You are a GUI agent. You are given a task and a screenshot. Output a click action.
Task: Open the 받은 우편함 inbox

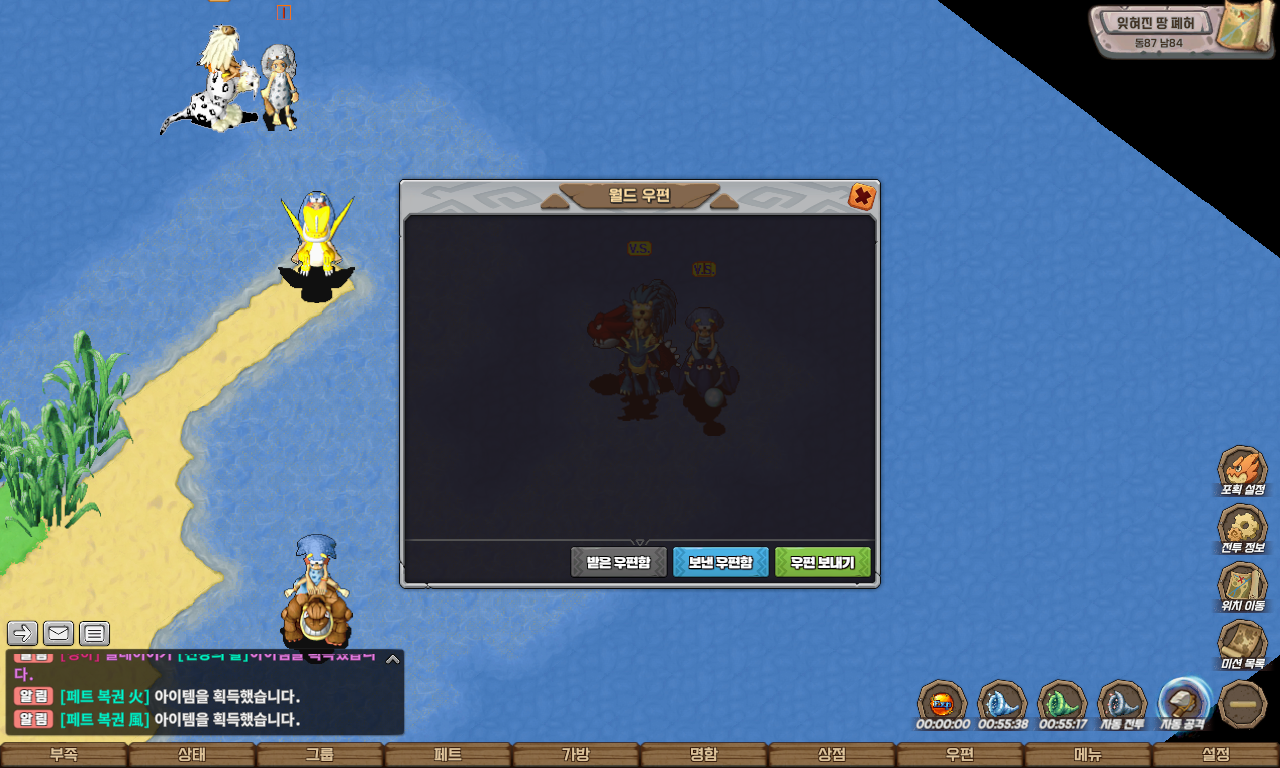click(x=618, y=562)
